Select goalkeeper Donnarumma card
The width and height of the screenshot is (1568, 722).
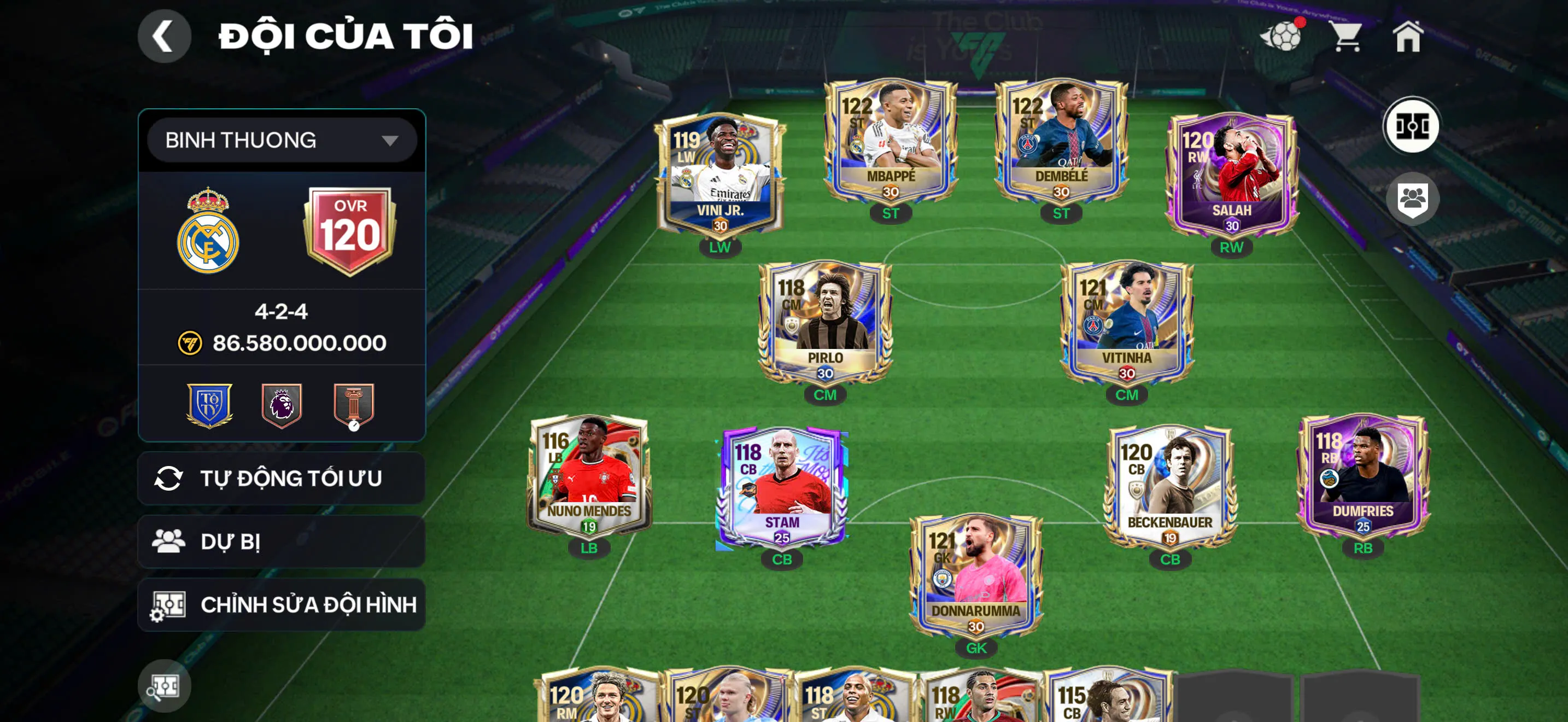pos(976,575)
